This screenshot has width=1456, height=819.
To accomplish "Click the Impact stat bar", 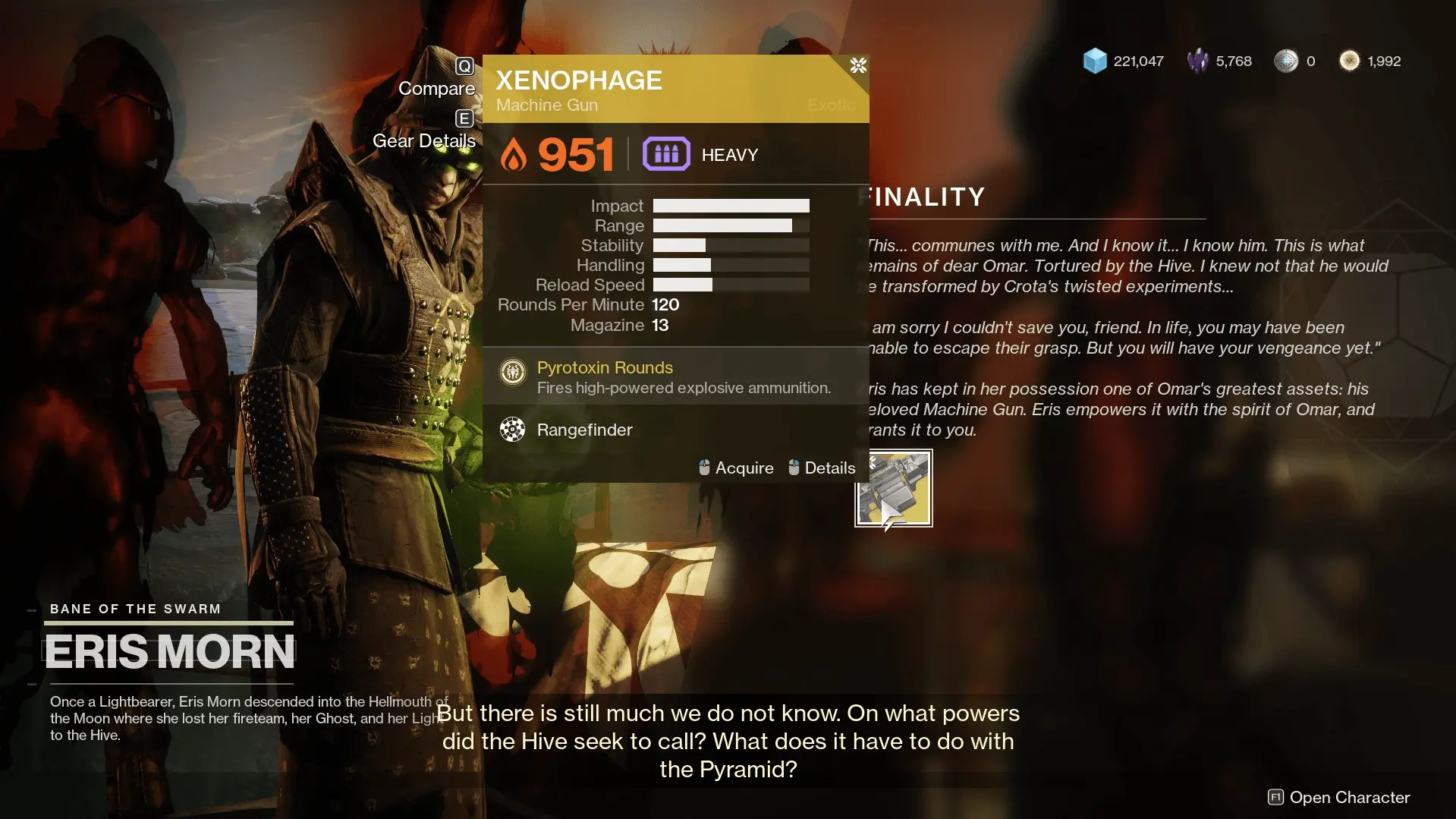I will point(731,205).
